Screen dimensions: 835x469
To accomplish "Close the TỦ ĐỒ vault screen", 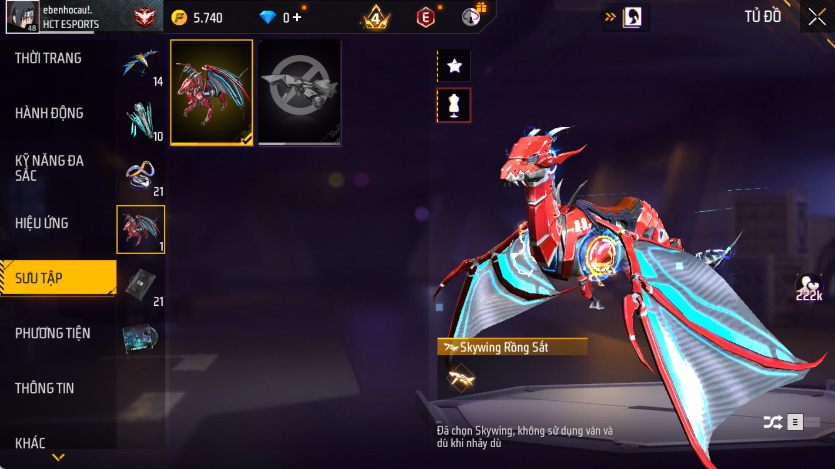I will pos(816,17).
